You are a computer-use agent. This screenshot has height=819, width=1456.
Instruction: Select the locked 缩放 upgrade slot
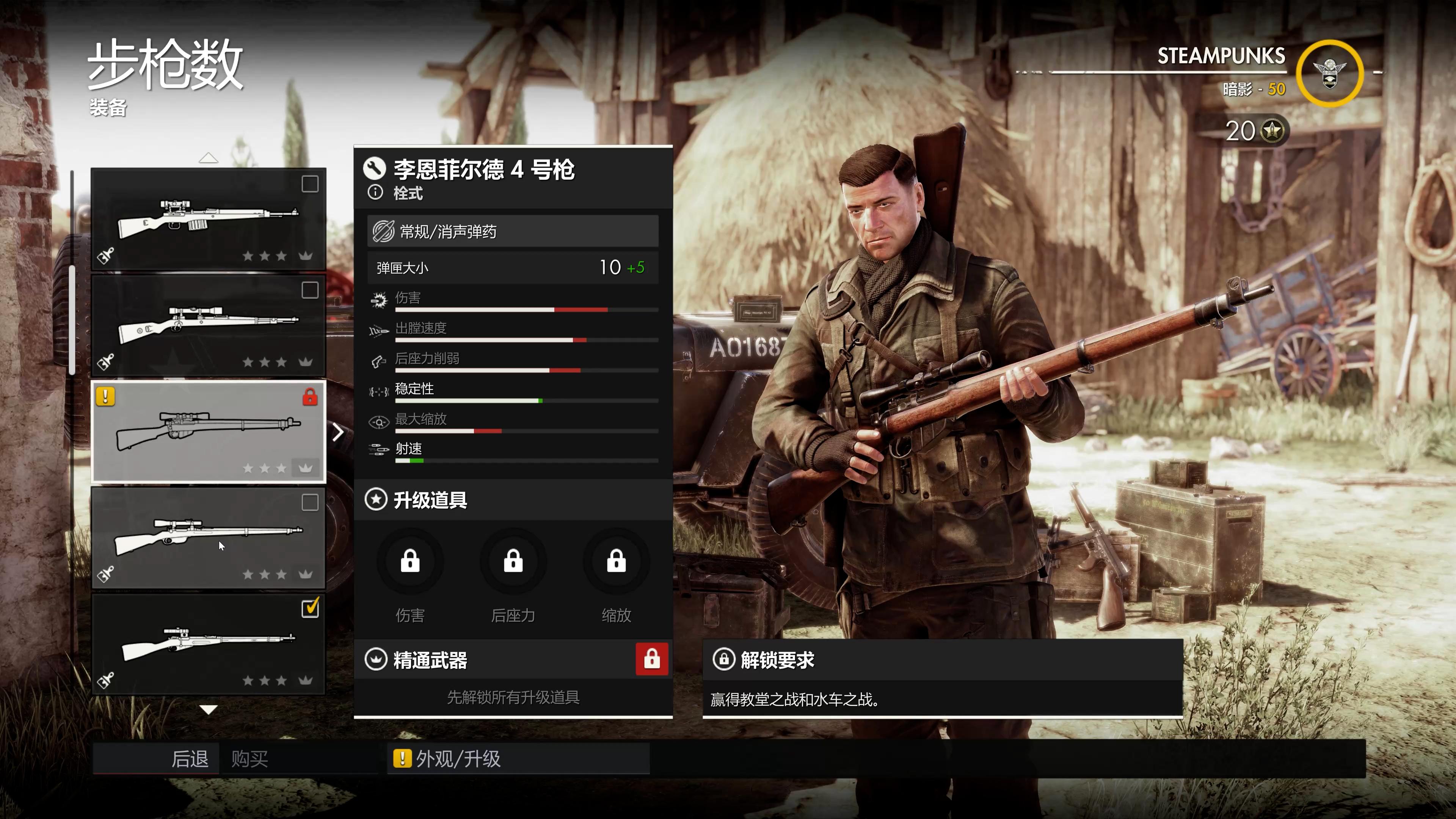(x=616, y=562)
